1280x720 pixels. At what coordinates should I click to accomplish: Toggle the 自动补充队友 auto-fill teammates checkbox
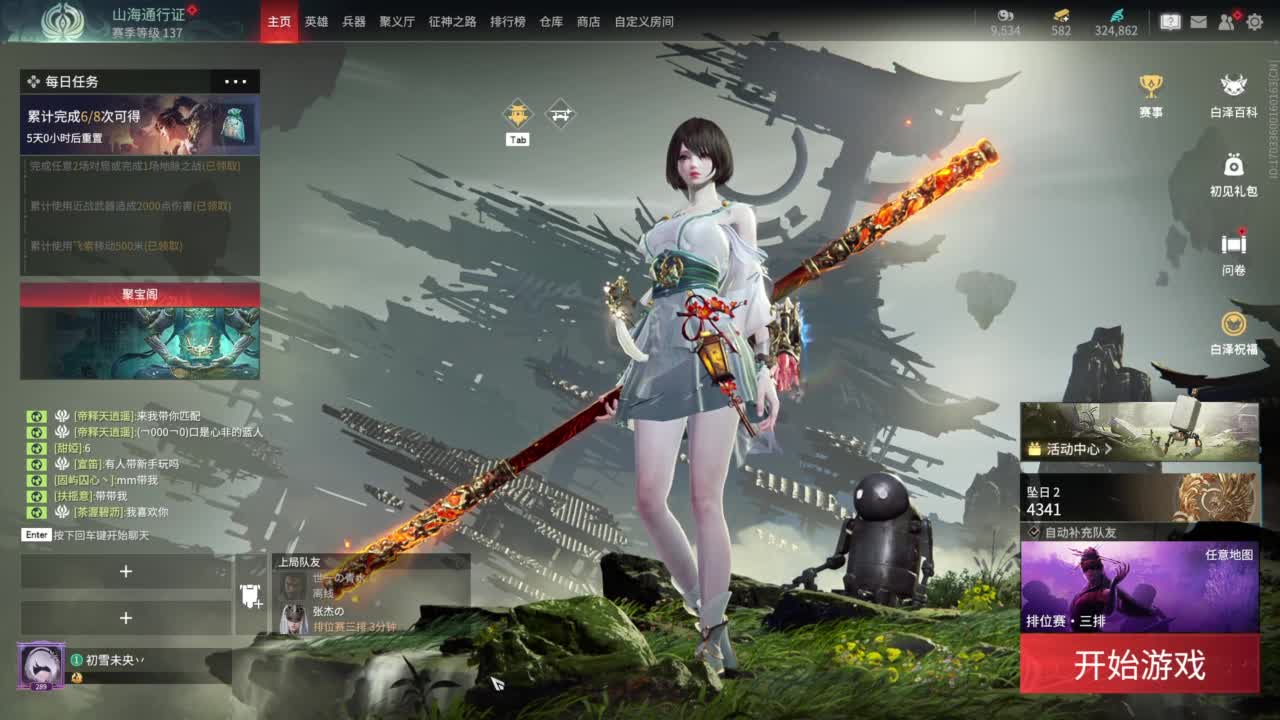point(1034,531)
